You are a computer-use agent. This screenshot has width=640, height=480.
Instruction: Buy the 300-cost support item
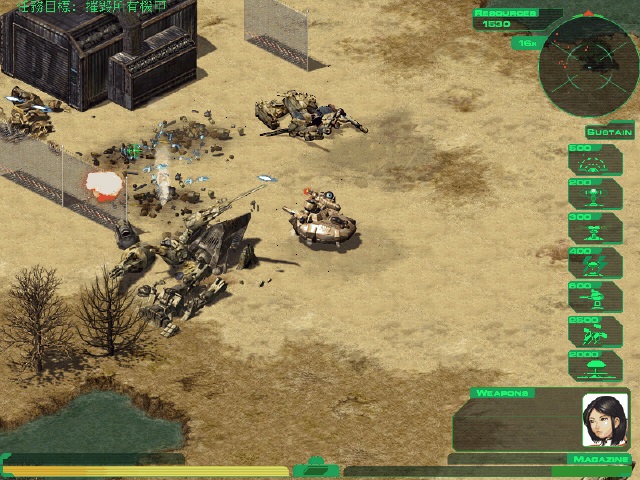[595, 229]
